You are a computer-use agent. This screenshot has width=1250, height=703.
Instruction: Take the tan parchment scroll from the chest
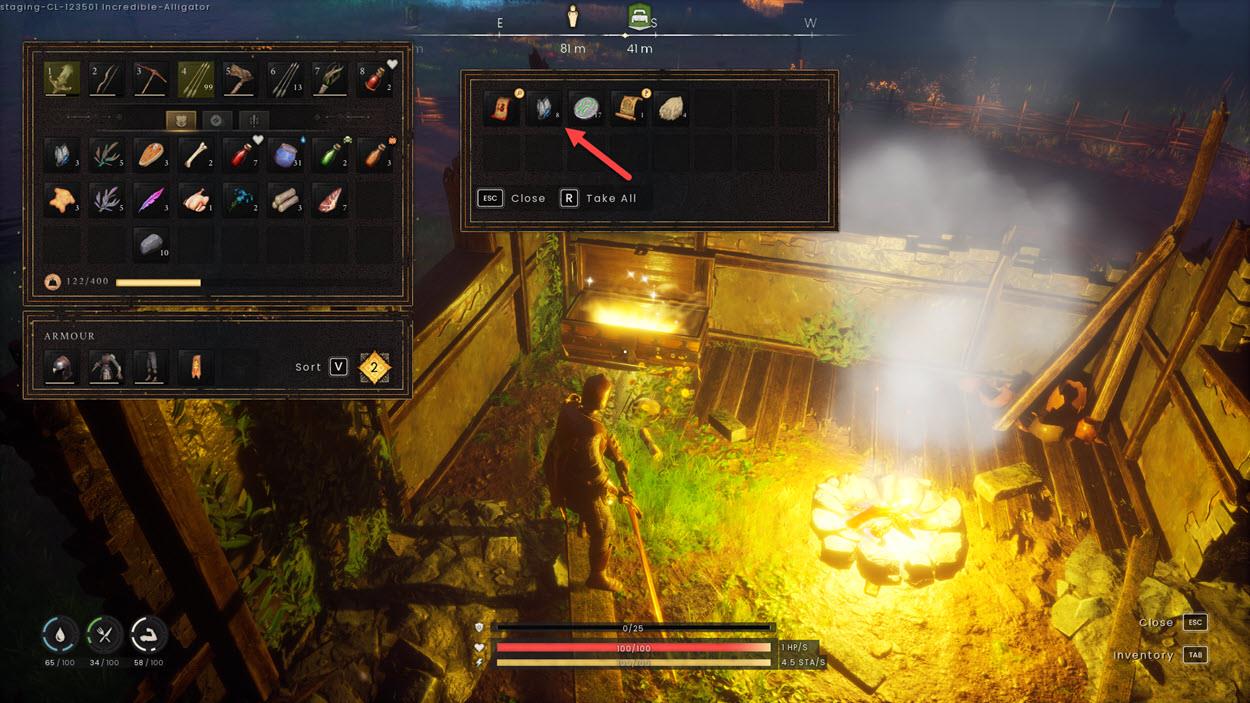coord(628,108)
